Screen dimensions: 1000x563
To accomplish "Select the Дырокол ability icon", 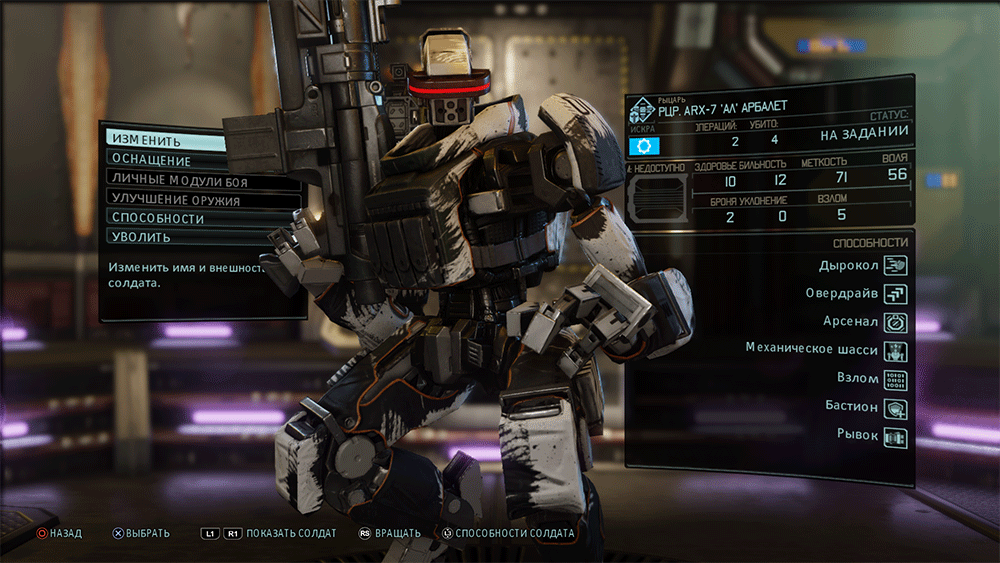I will tap(895, 265).
